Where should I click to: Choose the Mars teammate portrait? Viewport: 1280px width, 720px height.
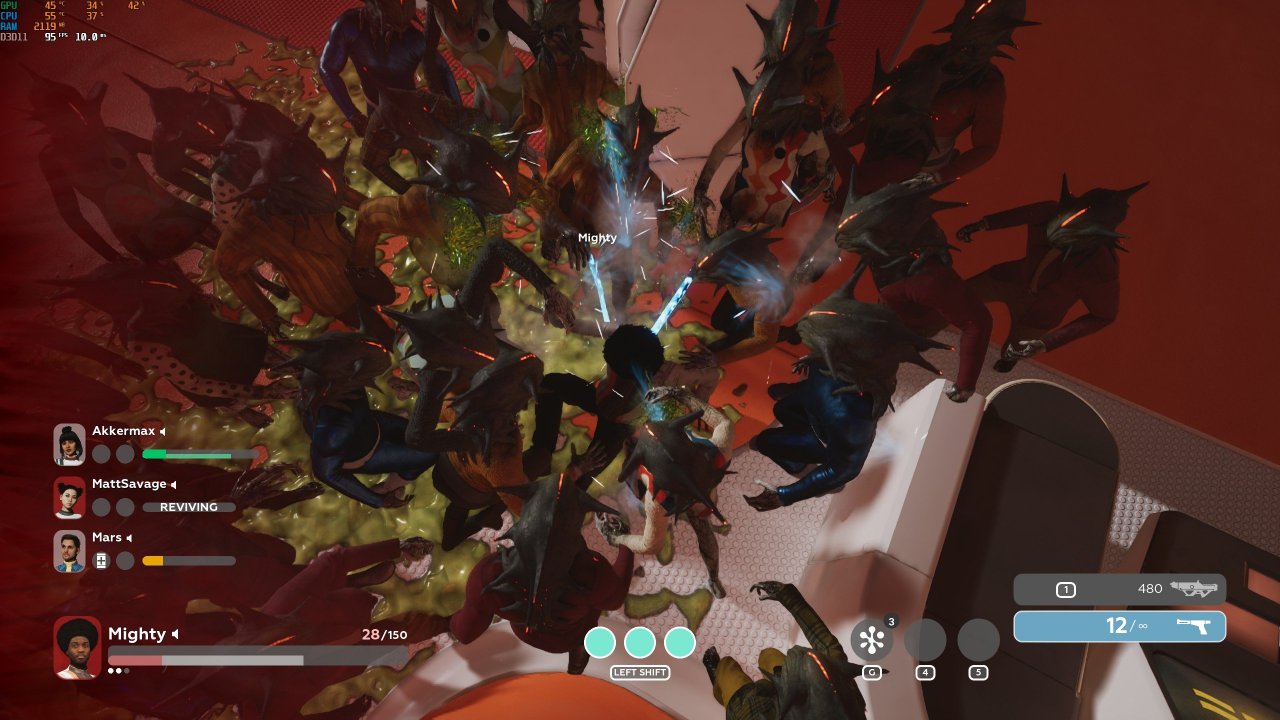(x=69, y=551)
